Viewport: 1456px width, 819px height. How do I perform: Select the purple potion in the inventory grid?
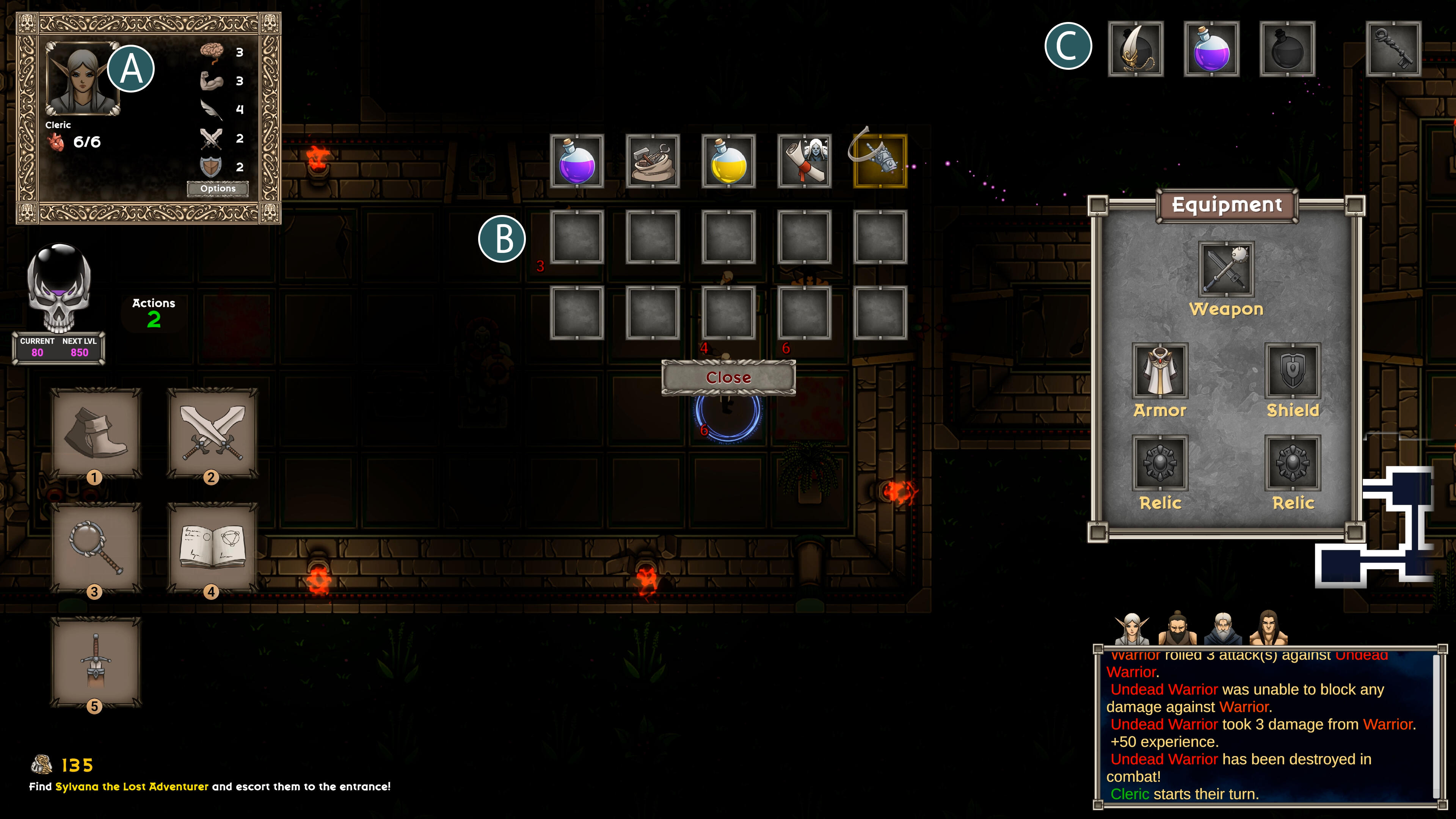(577, 161)
